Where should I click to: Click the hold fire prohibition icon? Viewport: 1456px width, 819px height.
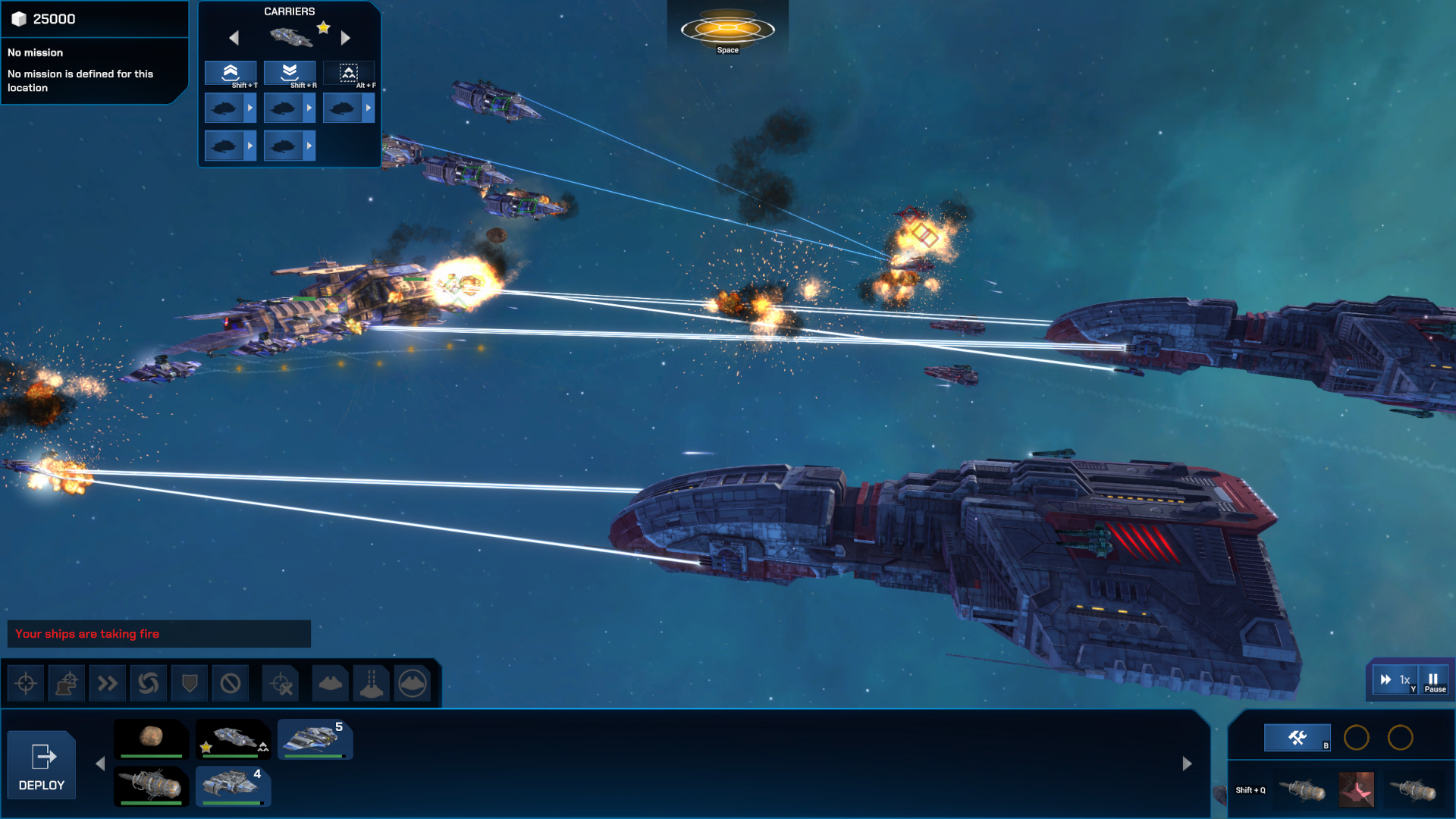[230, 682]
